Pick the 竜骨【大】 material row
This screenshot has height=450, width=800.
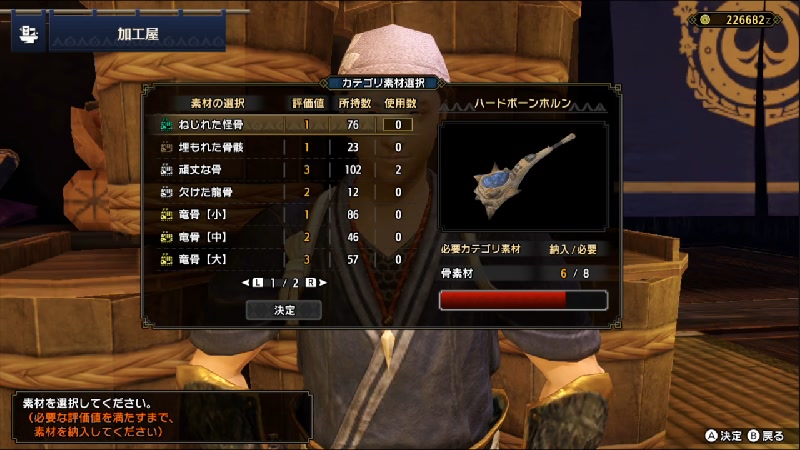[203, 259]
